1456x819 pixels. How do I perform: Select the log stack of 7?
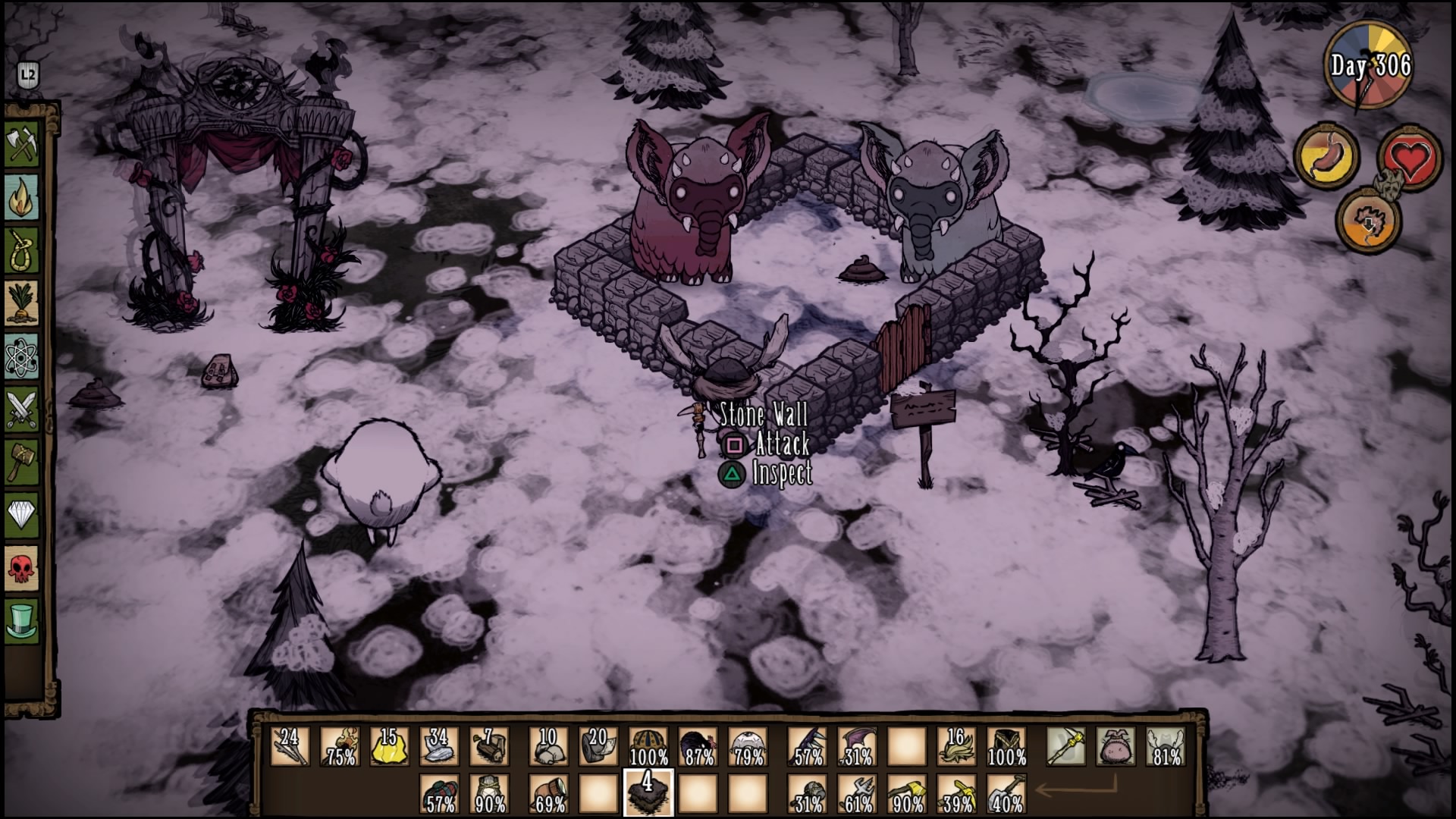pyautogui.click(x=489, y=746)
